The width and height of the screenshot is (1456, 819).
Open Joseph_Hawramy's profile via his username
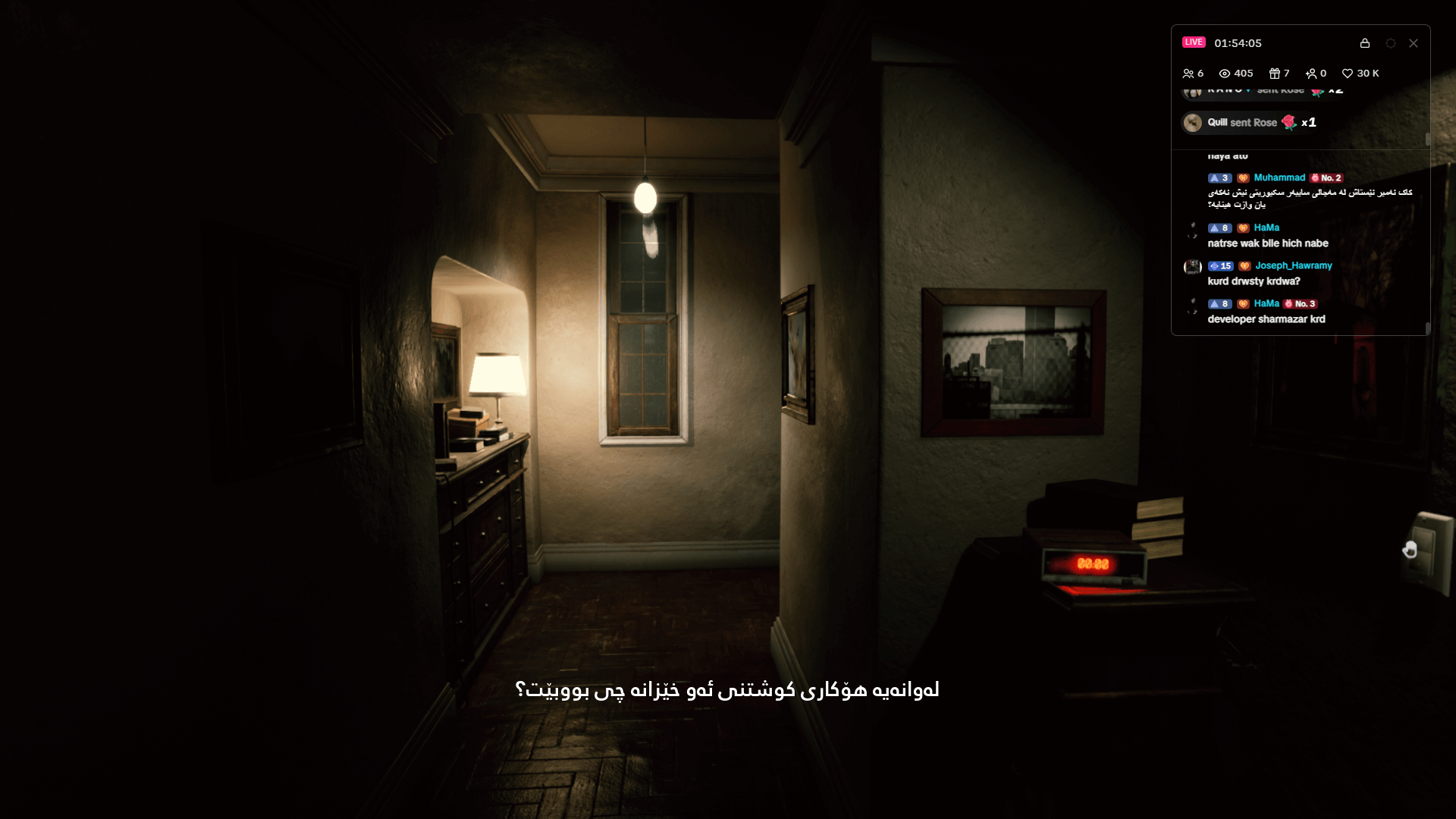(1293, 266)
